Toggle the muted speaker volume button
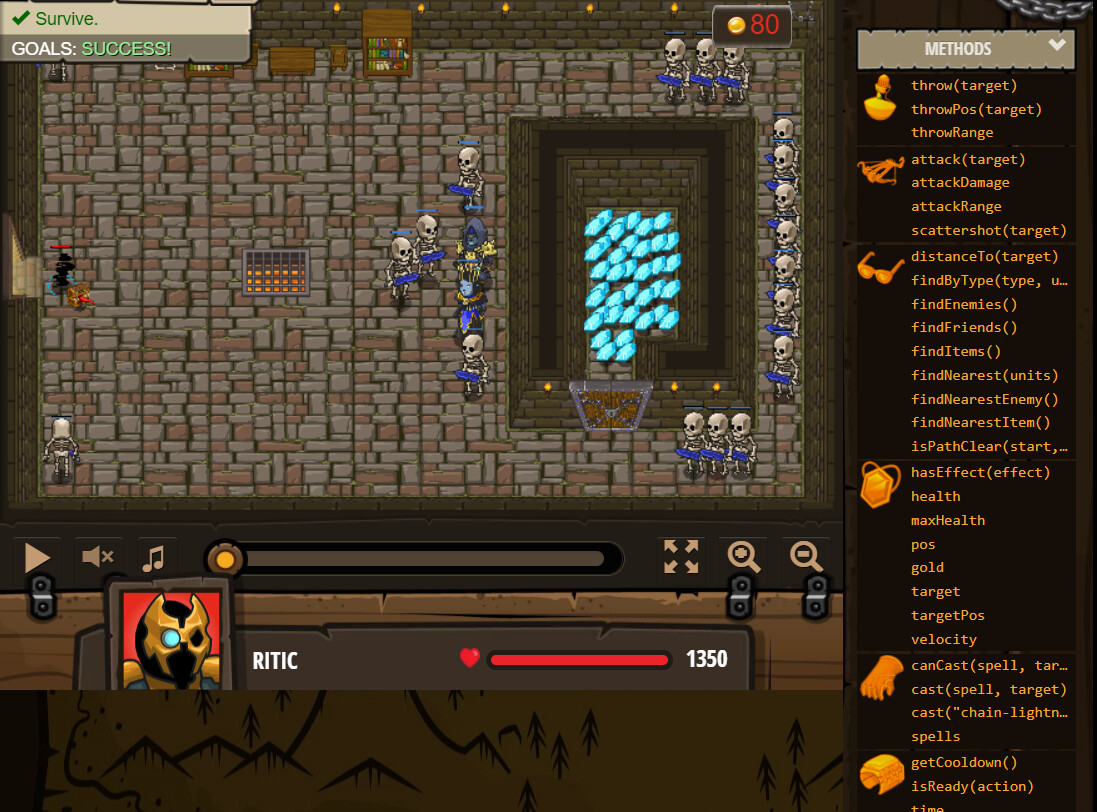The width and height of the screenshot is (1097, 812). (97, 557)
